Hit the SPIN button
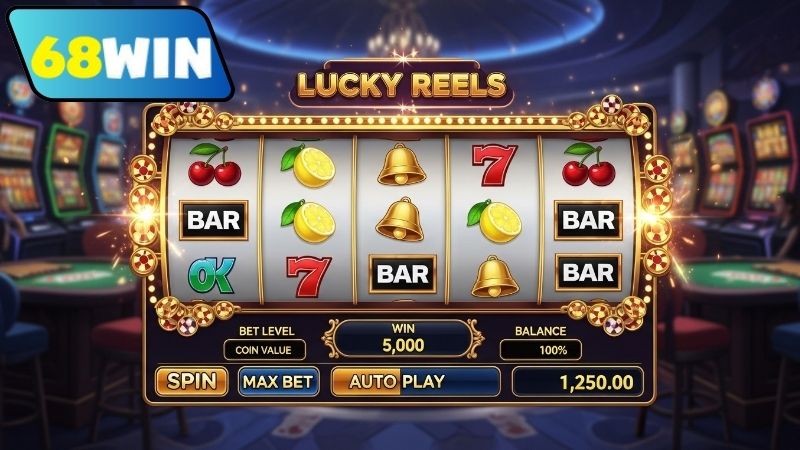The image size is (800, 450). [193, 381]
